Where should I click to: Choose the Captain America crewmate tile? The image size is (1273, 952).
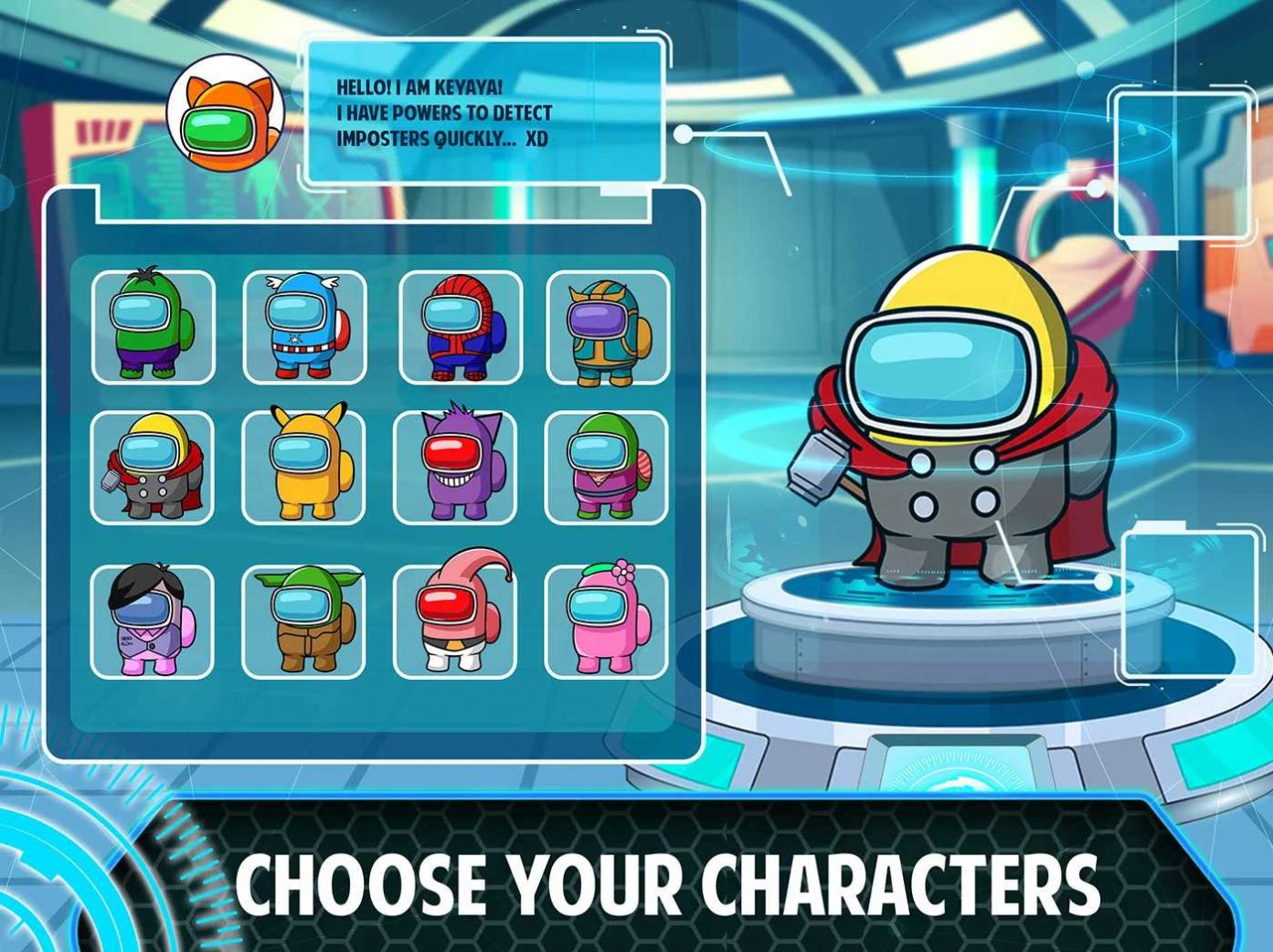pos(304,327)
